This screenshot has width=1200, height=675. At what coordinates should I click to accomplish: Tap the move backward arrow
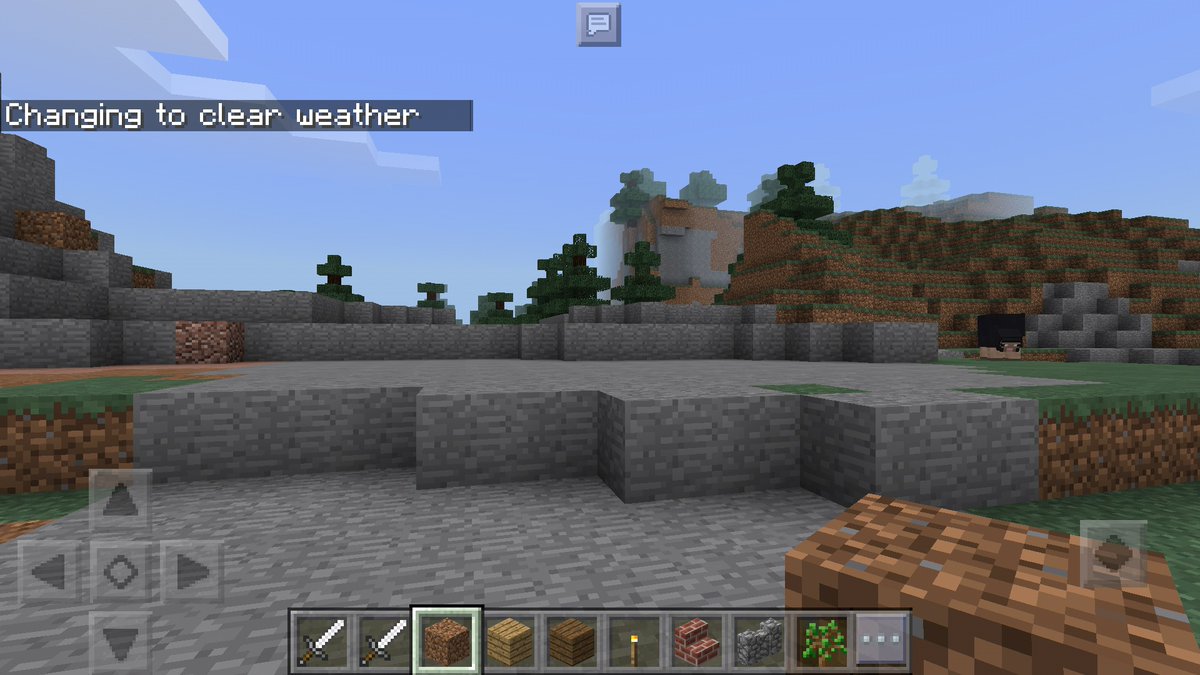[121, 640]
